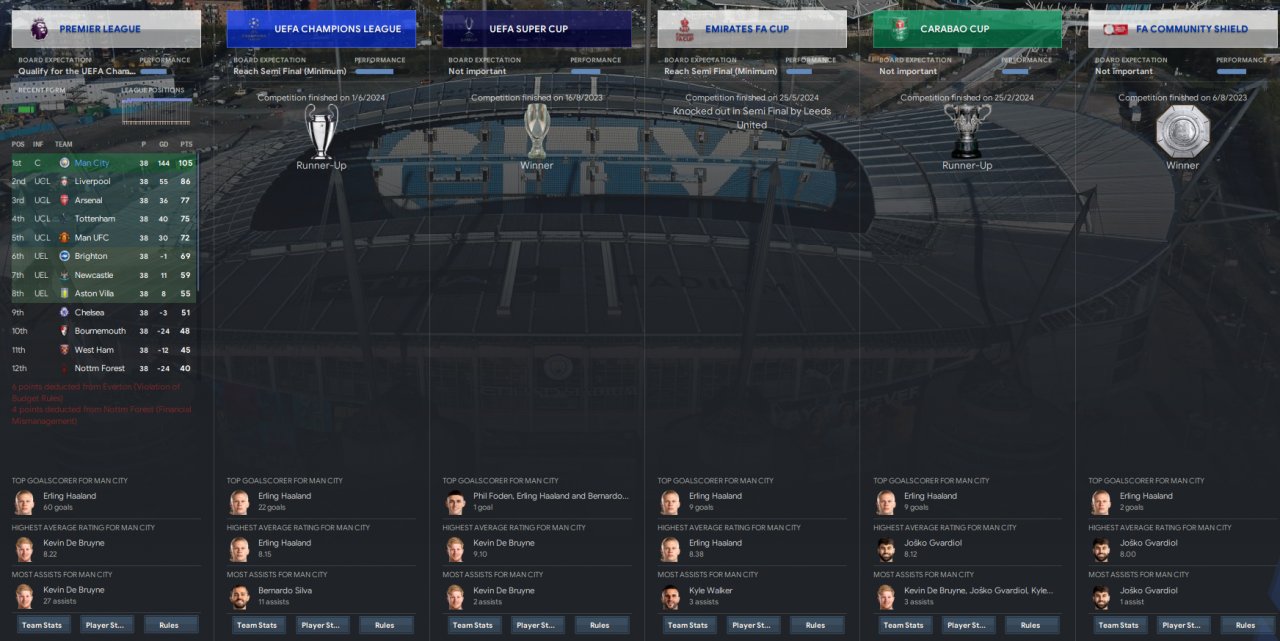This screenshot has height=641, width=1280.
Task: Open Bernardo Silva's Champions League assists profile
Action: coord(285,590)
